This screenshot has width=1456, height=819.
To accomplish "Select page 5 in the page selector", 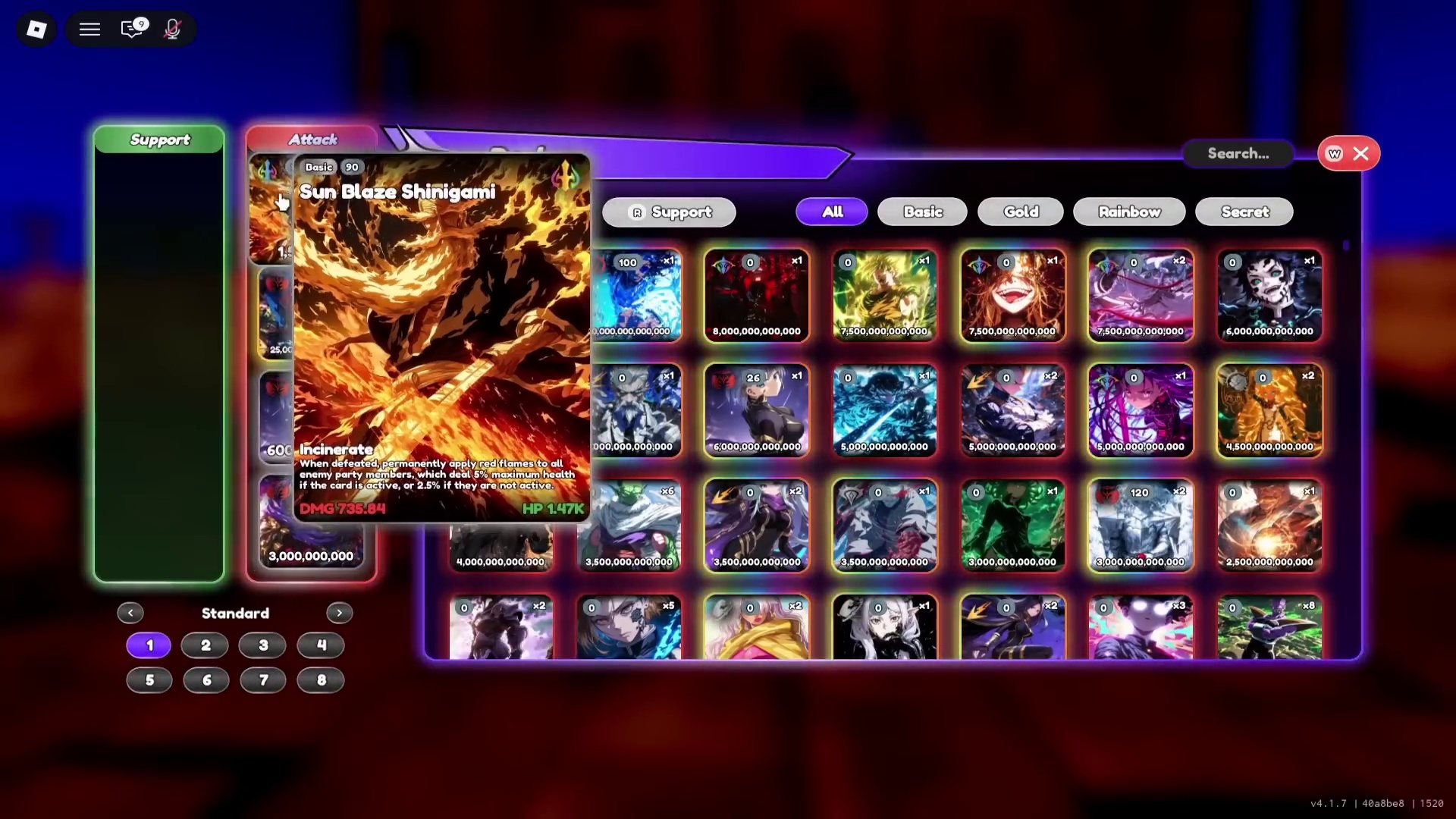I will pyautogui.click(x=149, y=680).
